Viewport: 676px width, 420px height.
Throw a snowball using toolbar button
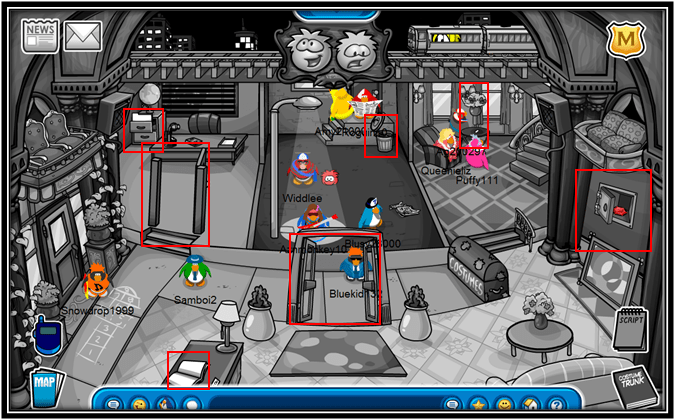pyautogui.click(x=192, y=405)
